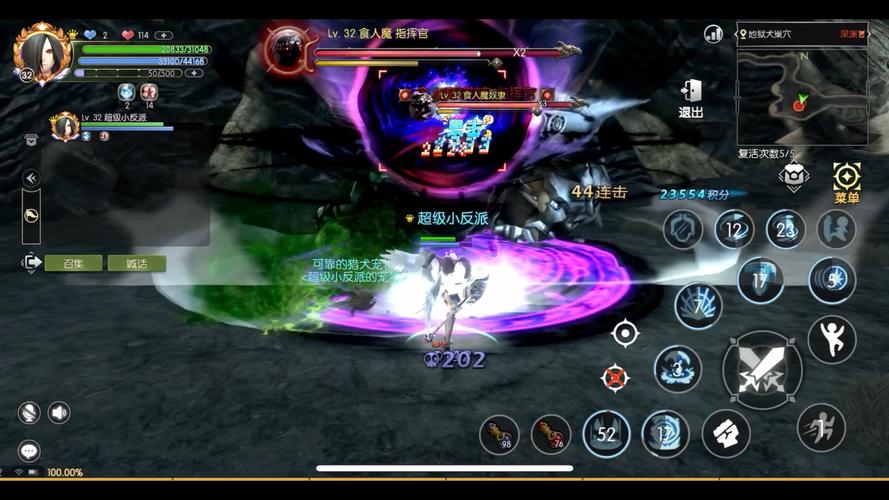Use the potion with 76 count
The image size is (889, 500).
click(x=551, y=434)
